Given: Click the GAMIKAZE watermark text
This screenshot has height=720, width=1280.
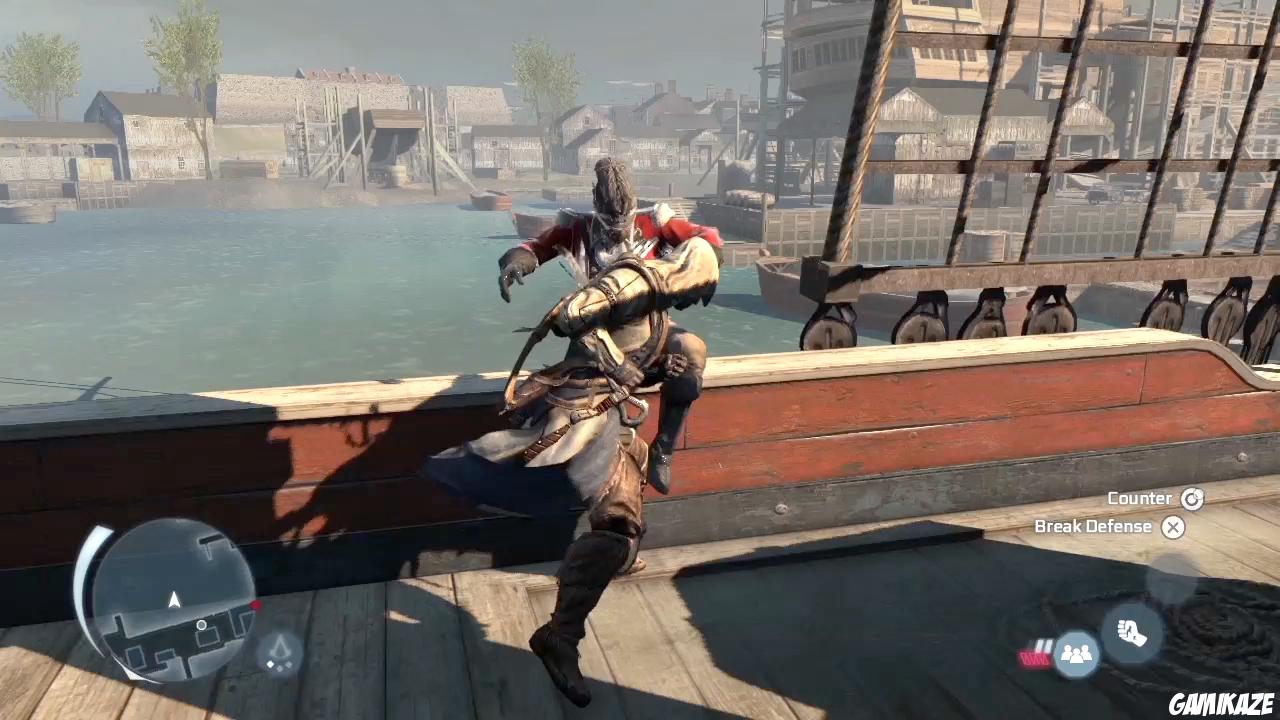Looking at the screenshot, I should tap(1221, 703).
